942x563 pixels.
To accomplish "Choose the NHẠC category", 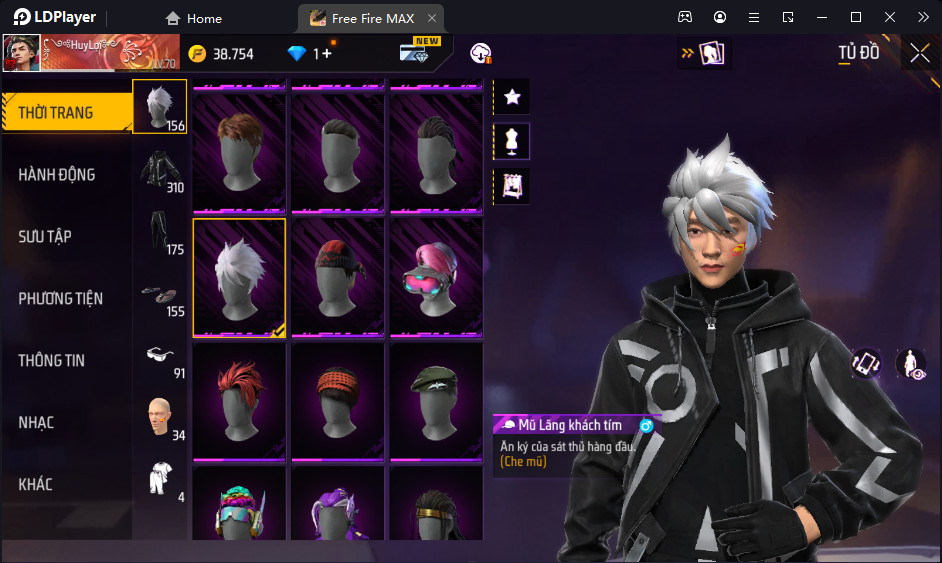I will [x=66, y=422].
